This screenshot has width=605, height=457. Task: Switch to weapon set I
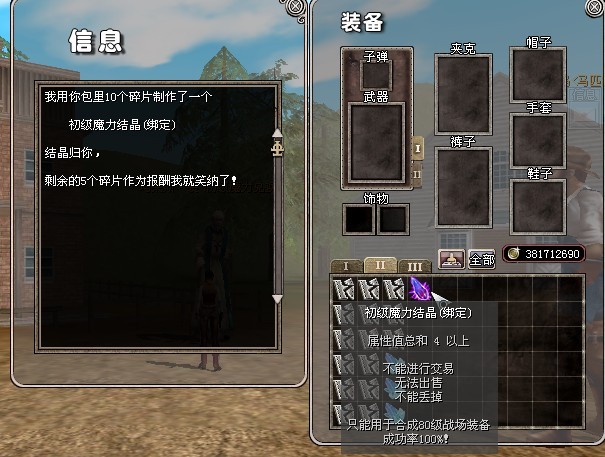[418, 147]
